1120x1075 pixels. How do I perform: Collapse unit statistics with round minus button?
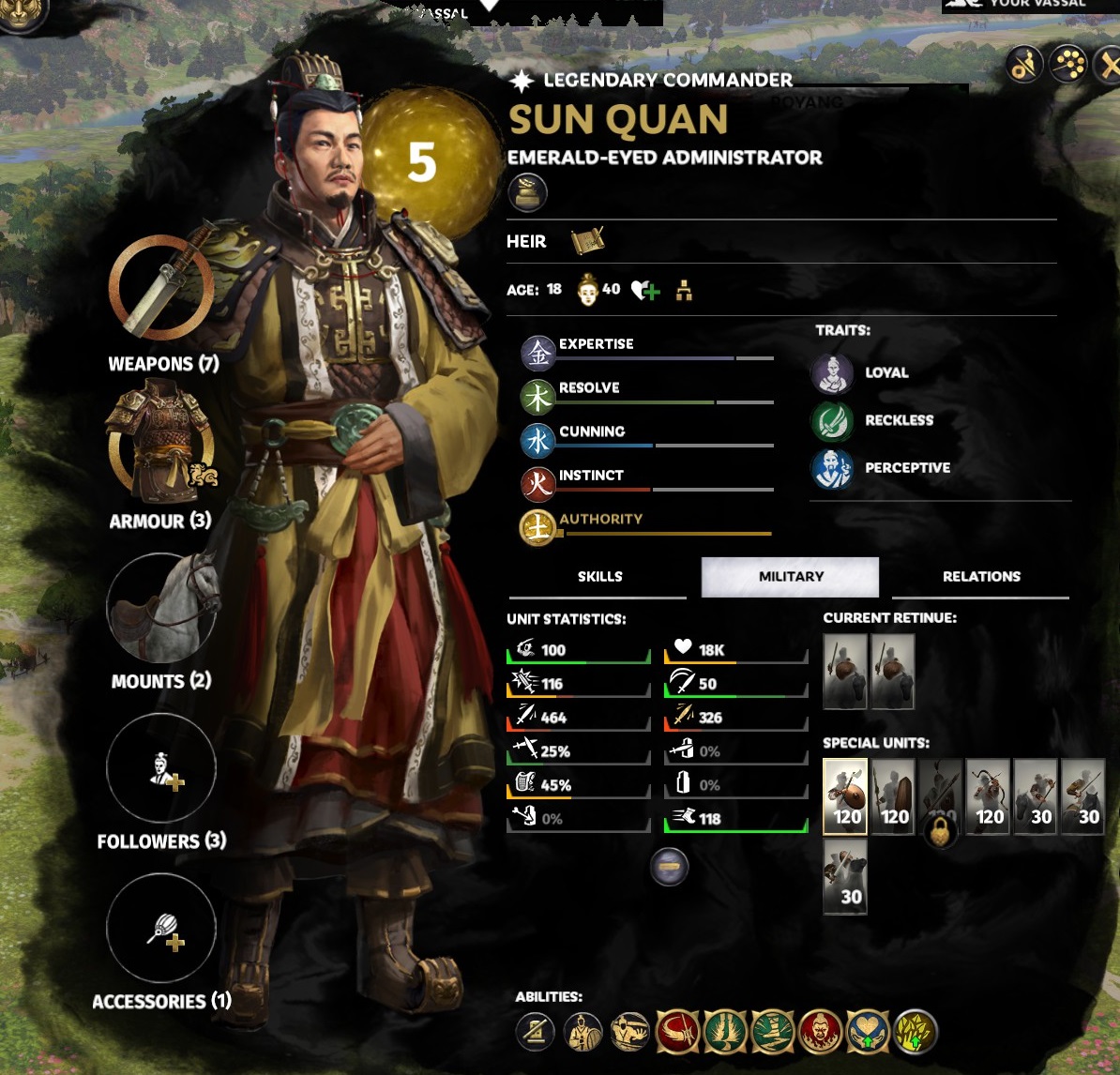point(670,868)
